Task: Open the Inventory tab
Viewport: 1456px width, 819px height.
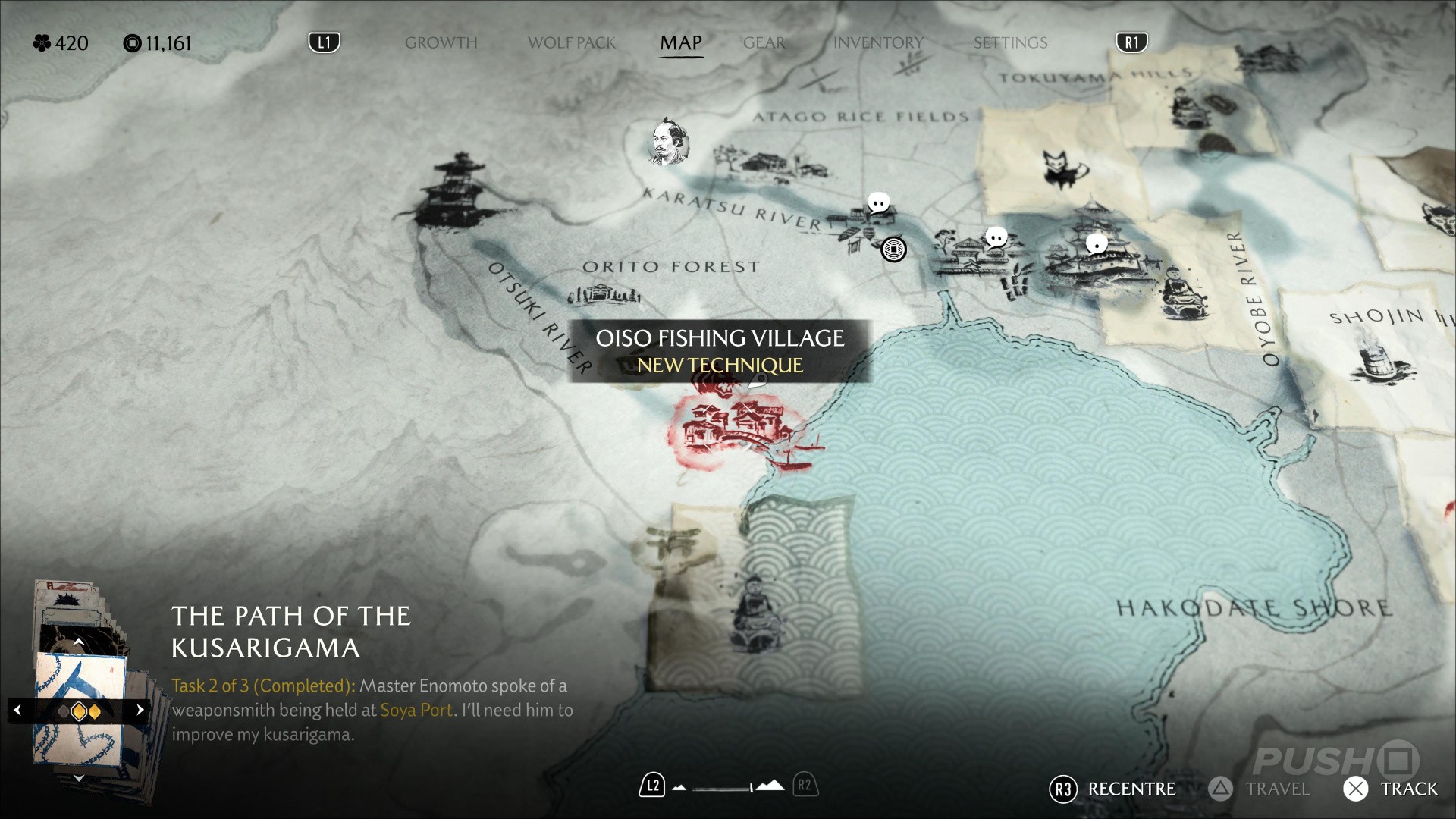Action: pos(877,43)
